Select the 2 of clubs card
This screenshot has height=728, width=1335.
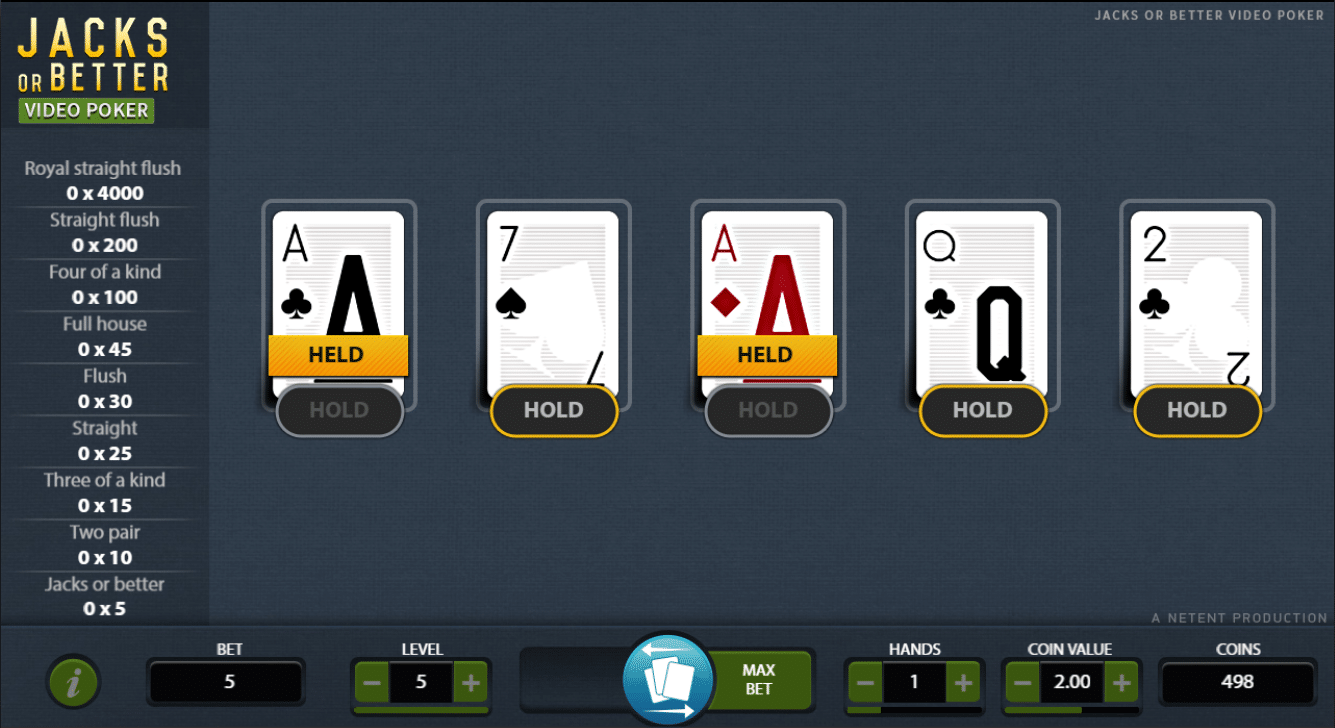point(1196,290)
